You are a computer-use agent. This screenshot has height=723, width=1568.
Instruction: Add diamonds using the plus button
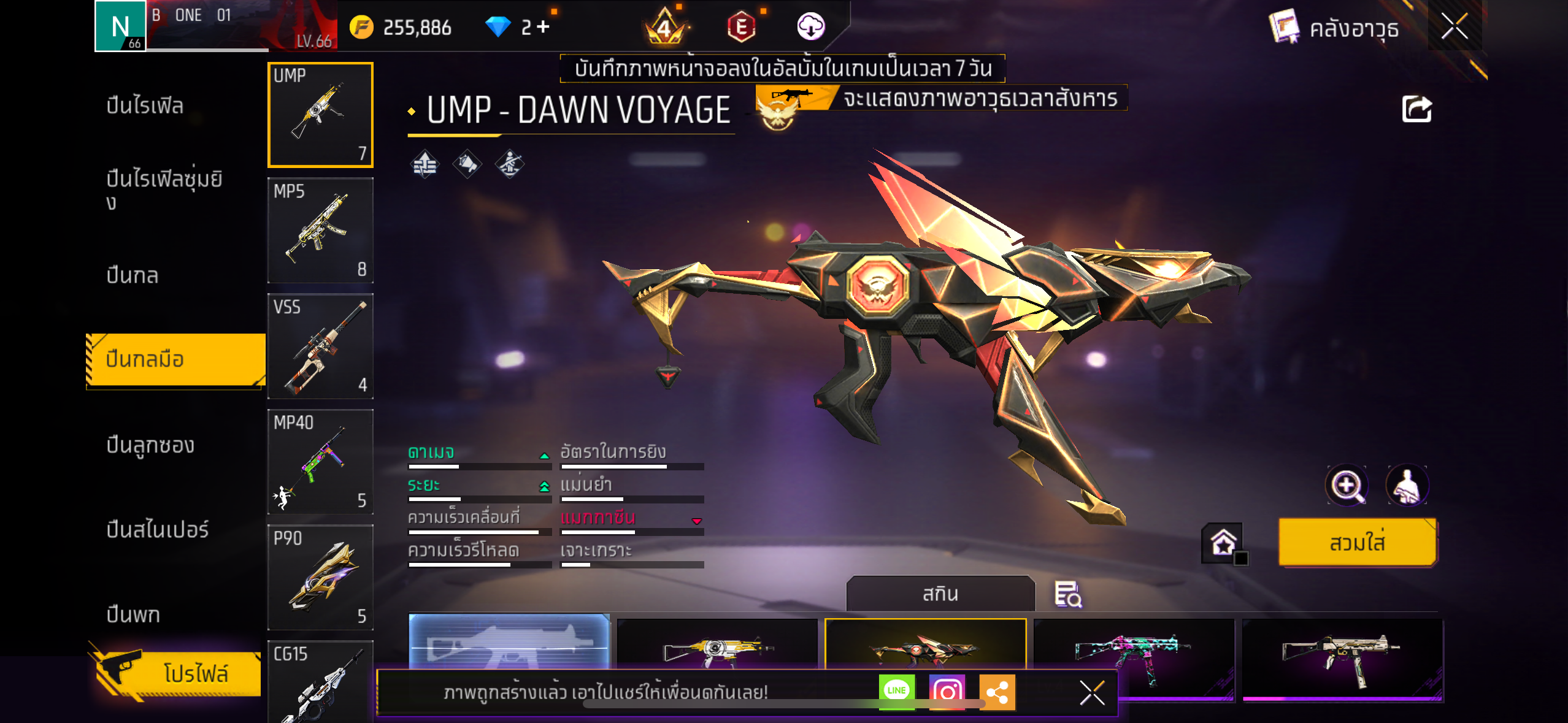point(544,26)
